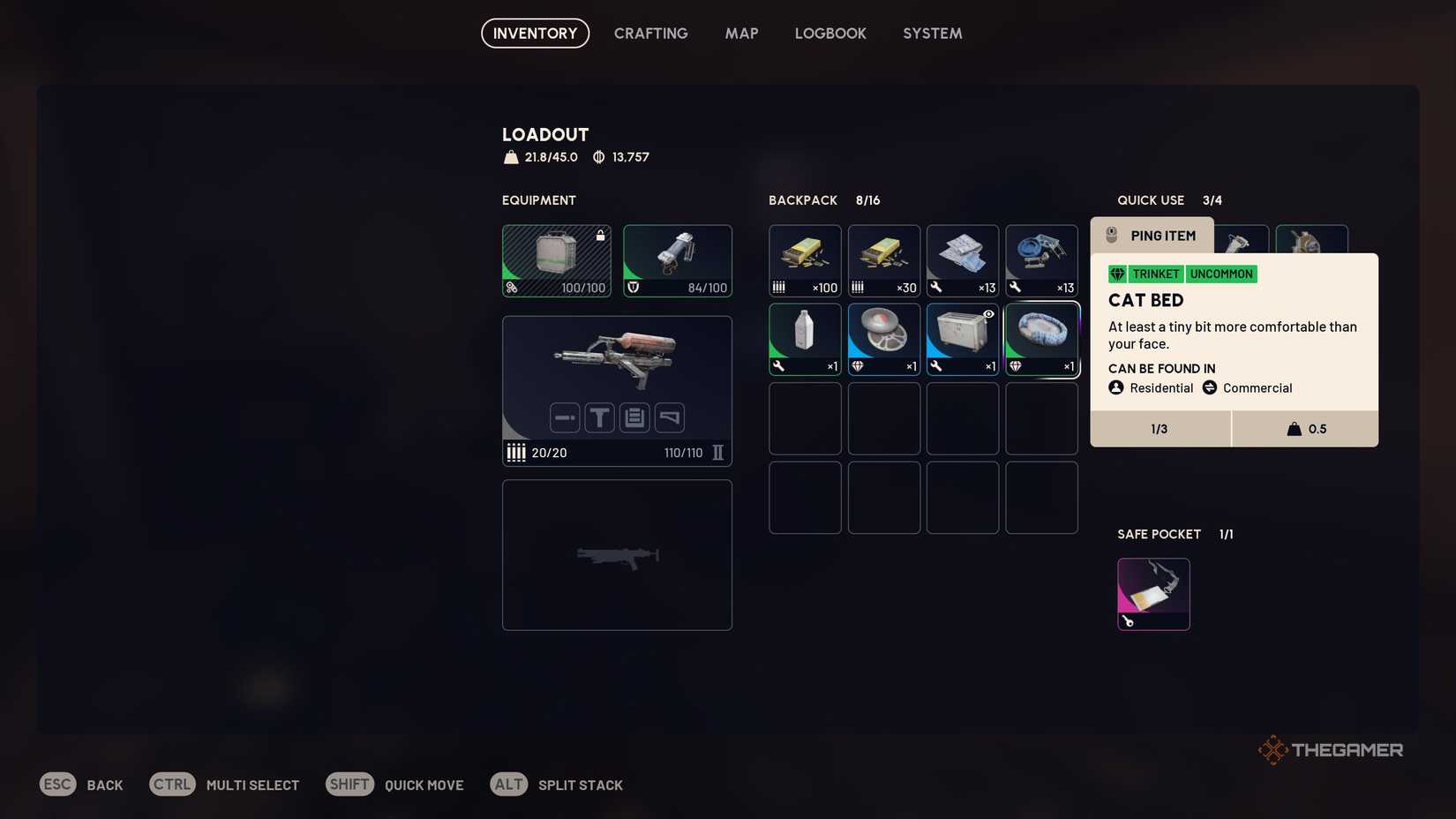Click the shield durability bar showing 84/100

tap(676, 287)
